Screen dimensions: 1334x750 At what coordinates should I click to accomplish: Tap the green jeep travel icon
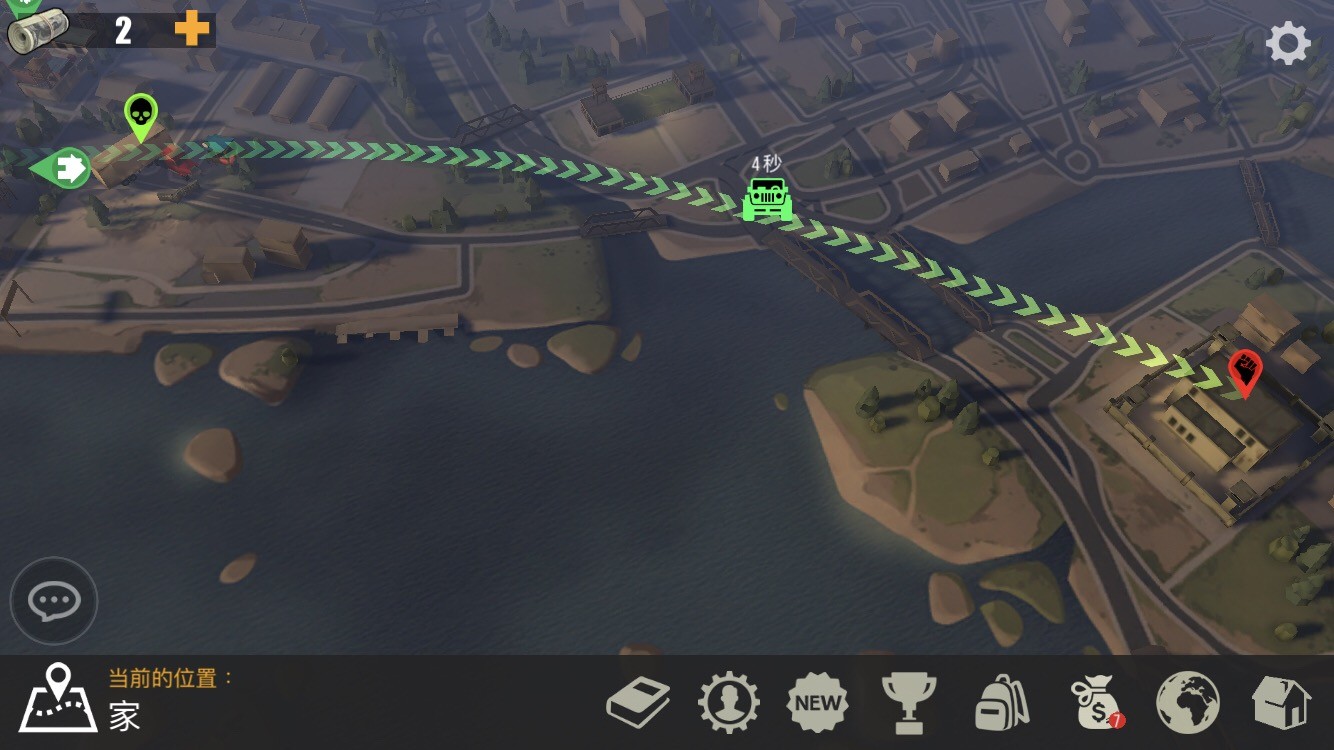(767, 199)
